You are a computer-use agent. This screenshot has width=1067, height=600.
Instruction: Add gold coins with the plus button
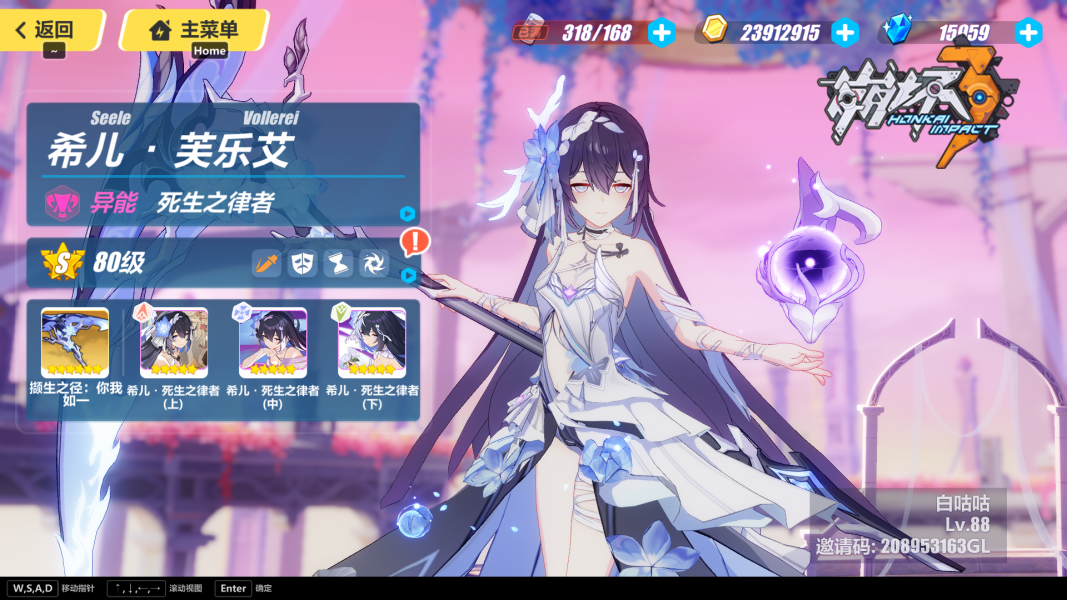pos(845,32)
